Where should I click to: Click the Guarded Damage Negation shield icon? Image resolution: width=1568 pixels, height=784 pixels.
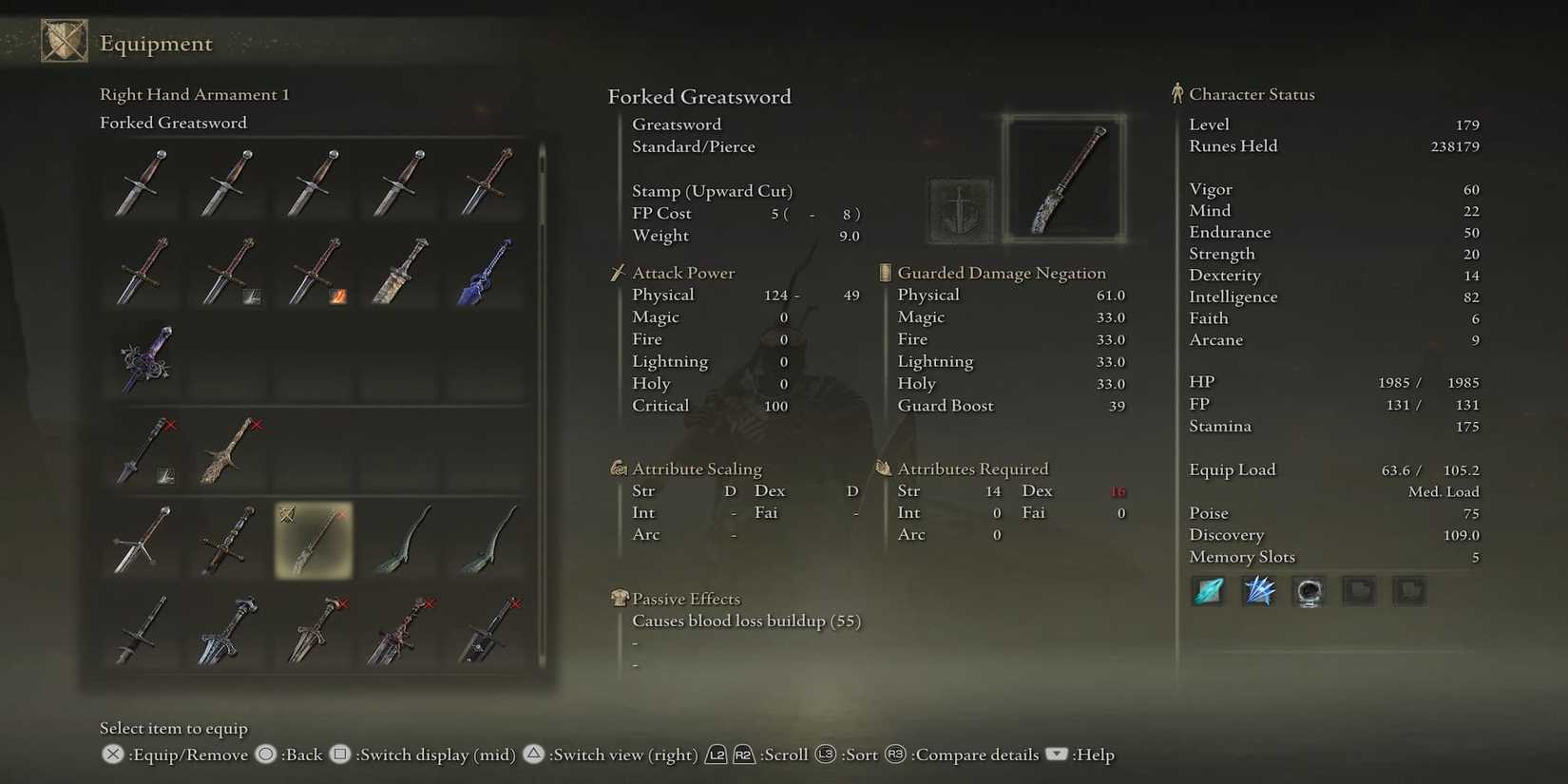click(x=883, y=273)
